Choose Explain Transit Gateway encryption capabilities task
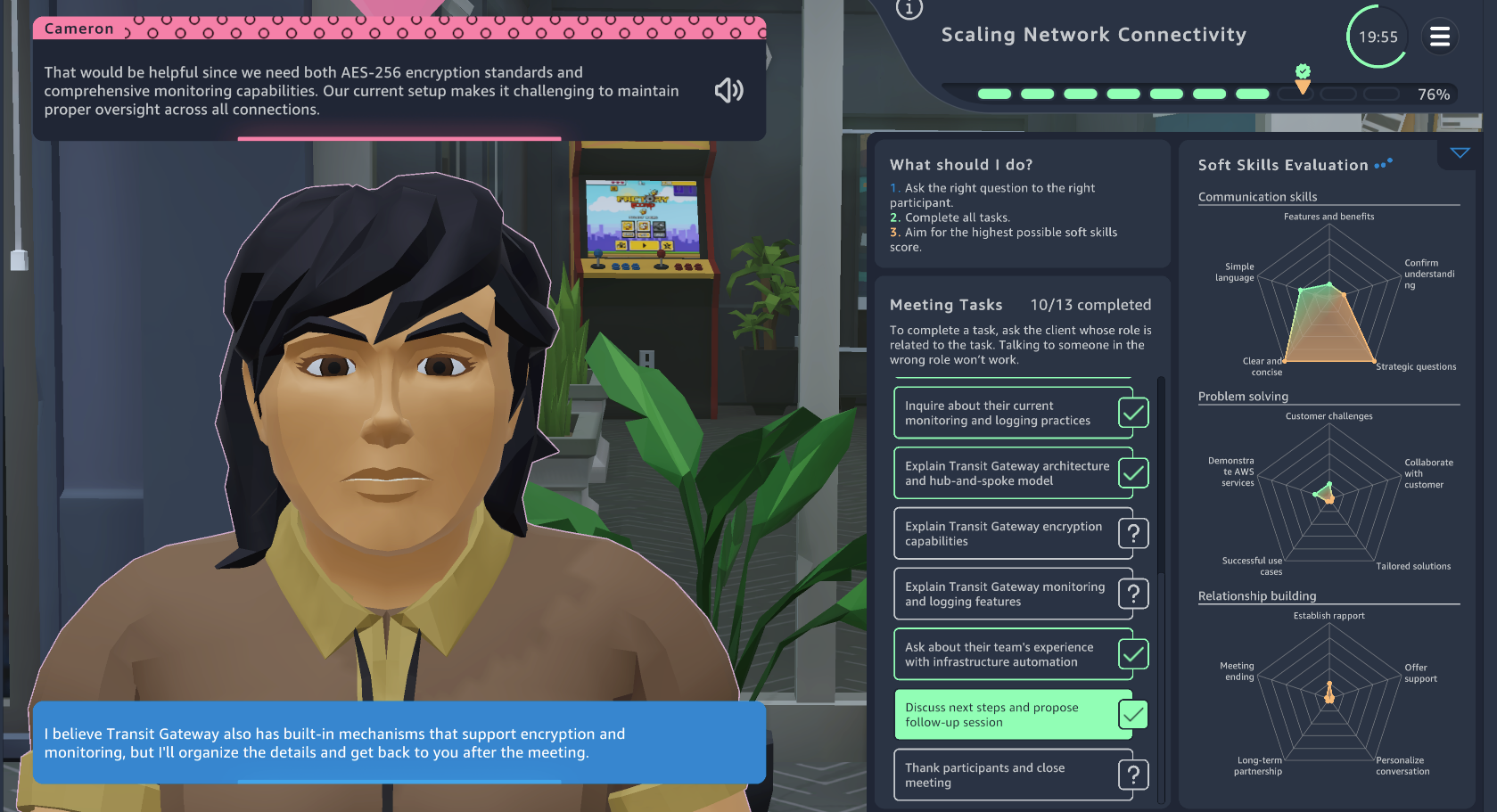The width and height of the screenshot is (1497, 812). (1013, 534)
